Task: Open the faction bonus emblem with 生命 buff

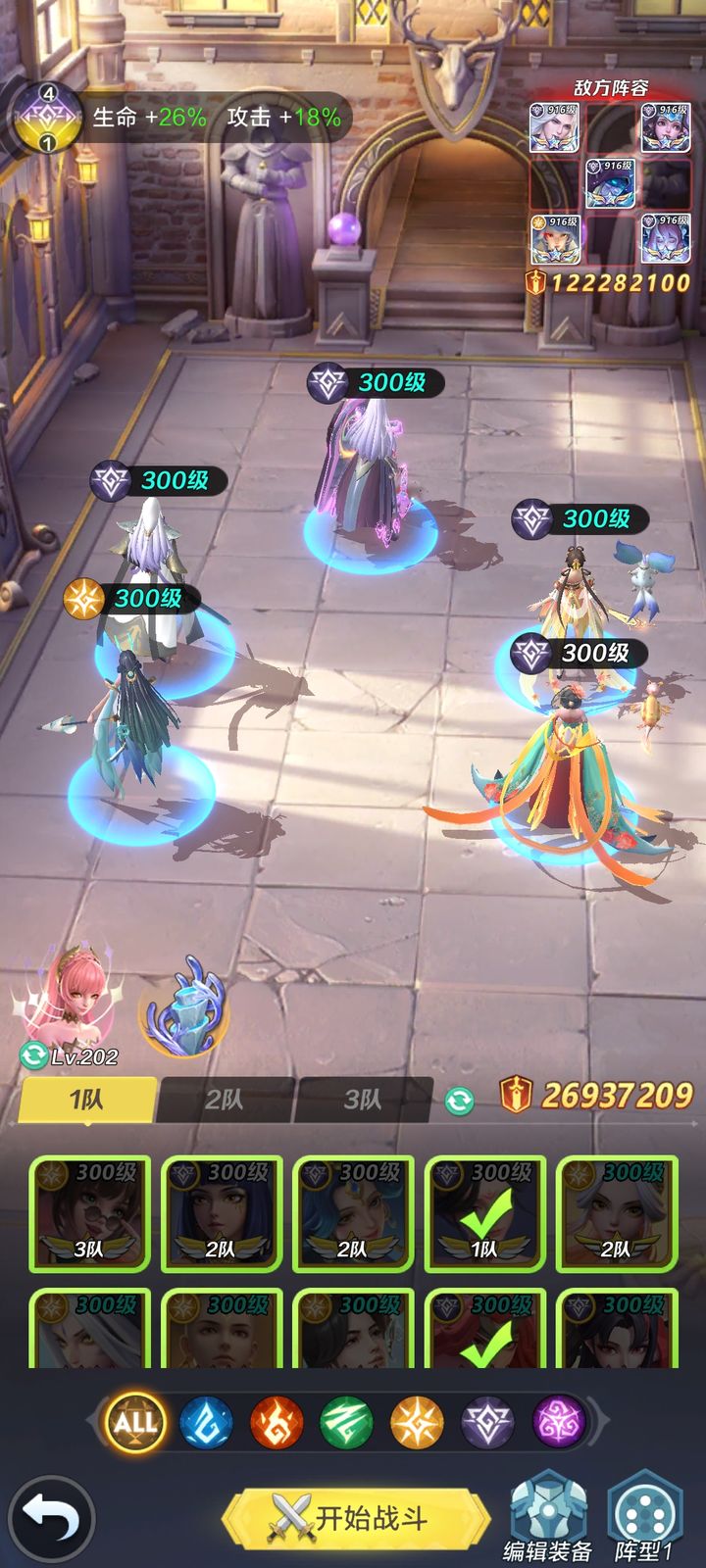Action: tap(46, 118)
